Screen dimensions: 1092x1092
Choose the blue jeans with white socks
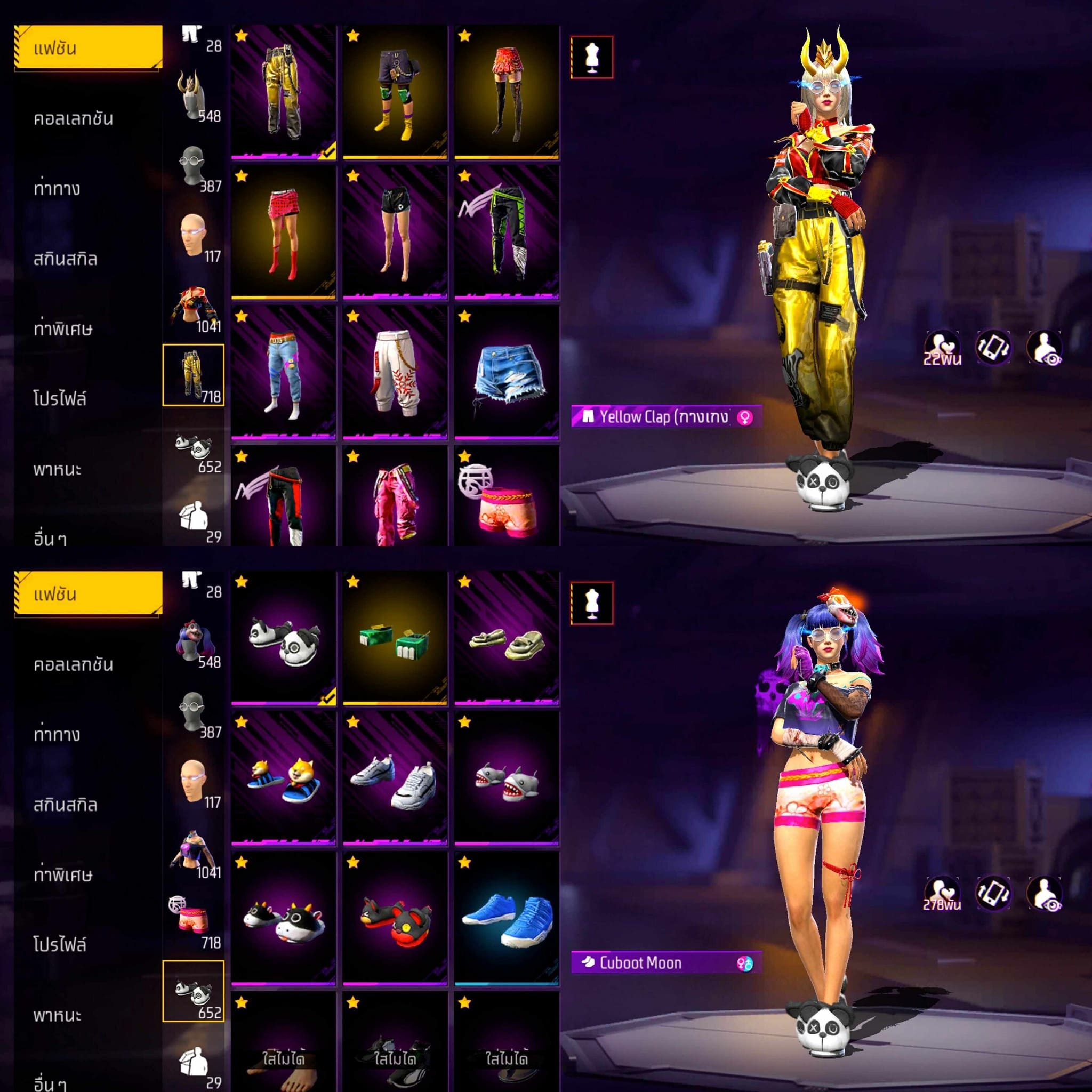coord(283,373)
